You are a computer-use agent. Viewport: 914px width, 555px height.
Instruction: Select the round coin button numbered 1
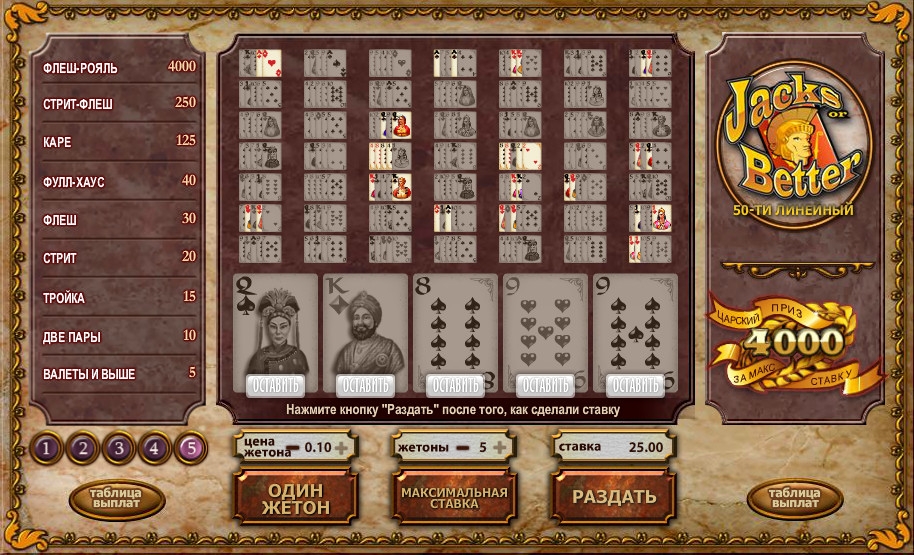46,448
